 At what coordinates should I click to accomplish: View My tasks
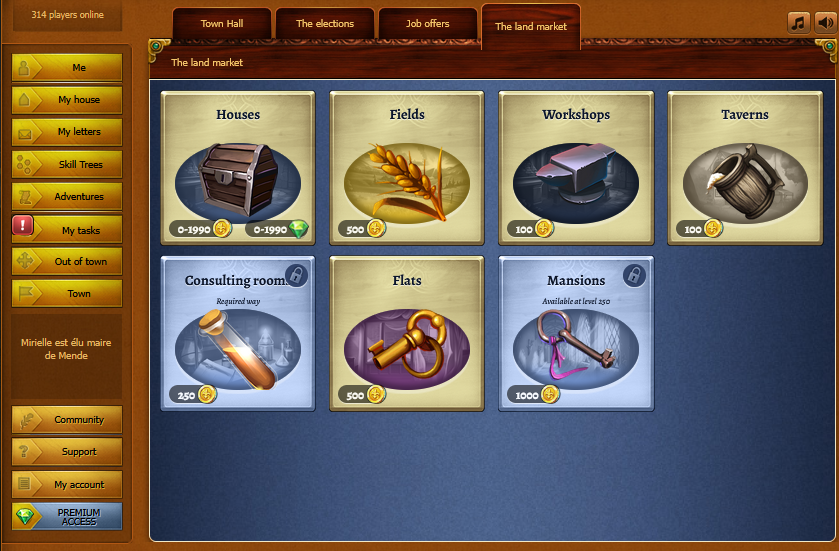click(67, 229)
